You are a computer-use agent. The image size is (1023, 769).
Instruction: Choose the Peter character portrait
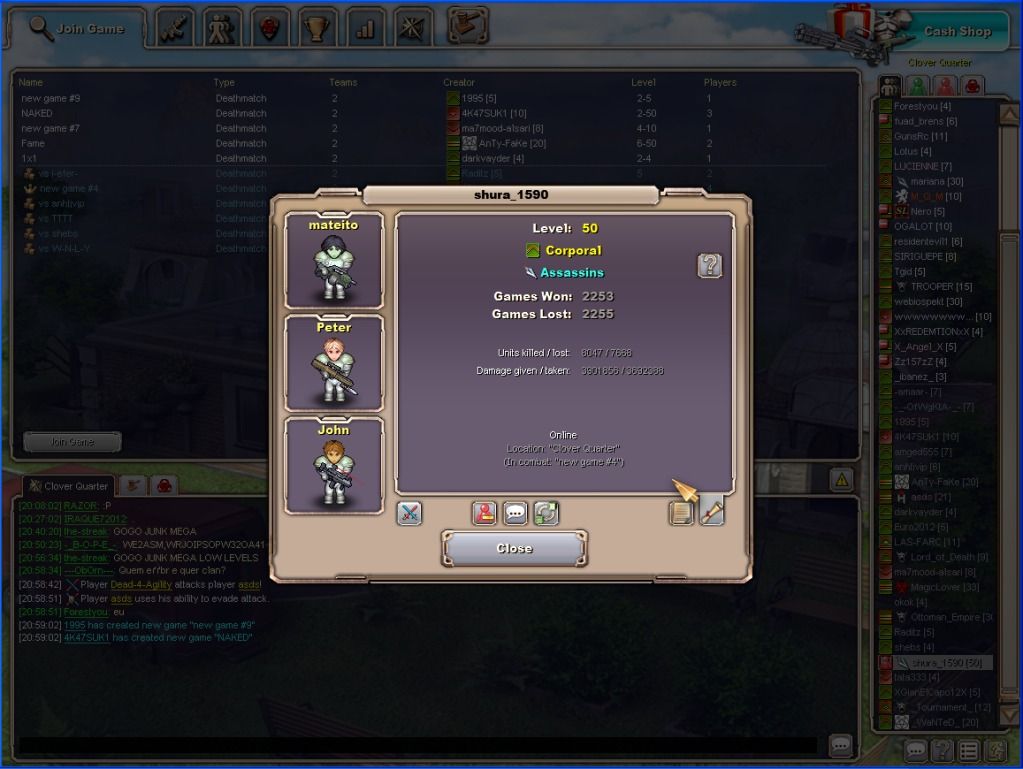click(334, 363)
